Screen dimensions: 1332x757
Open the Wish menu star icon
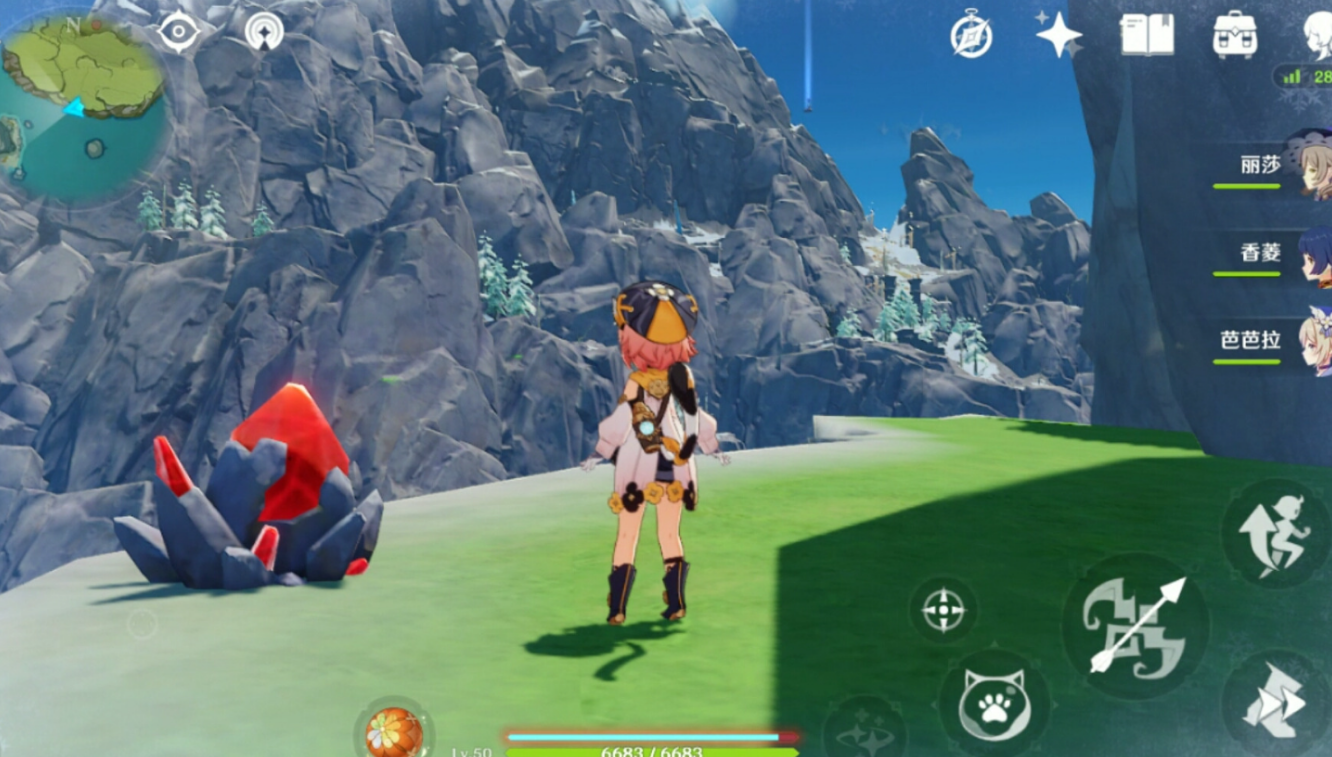pyautogui.click(x=1058, y=35)
